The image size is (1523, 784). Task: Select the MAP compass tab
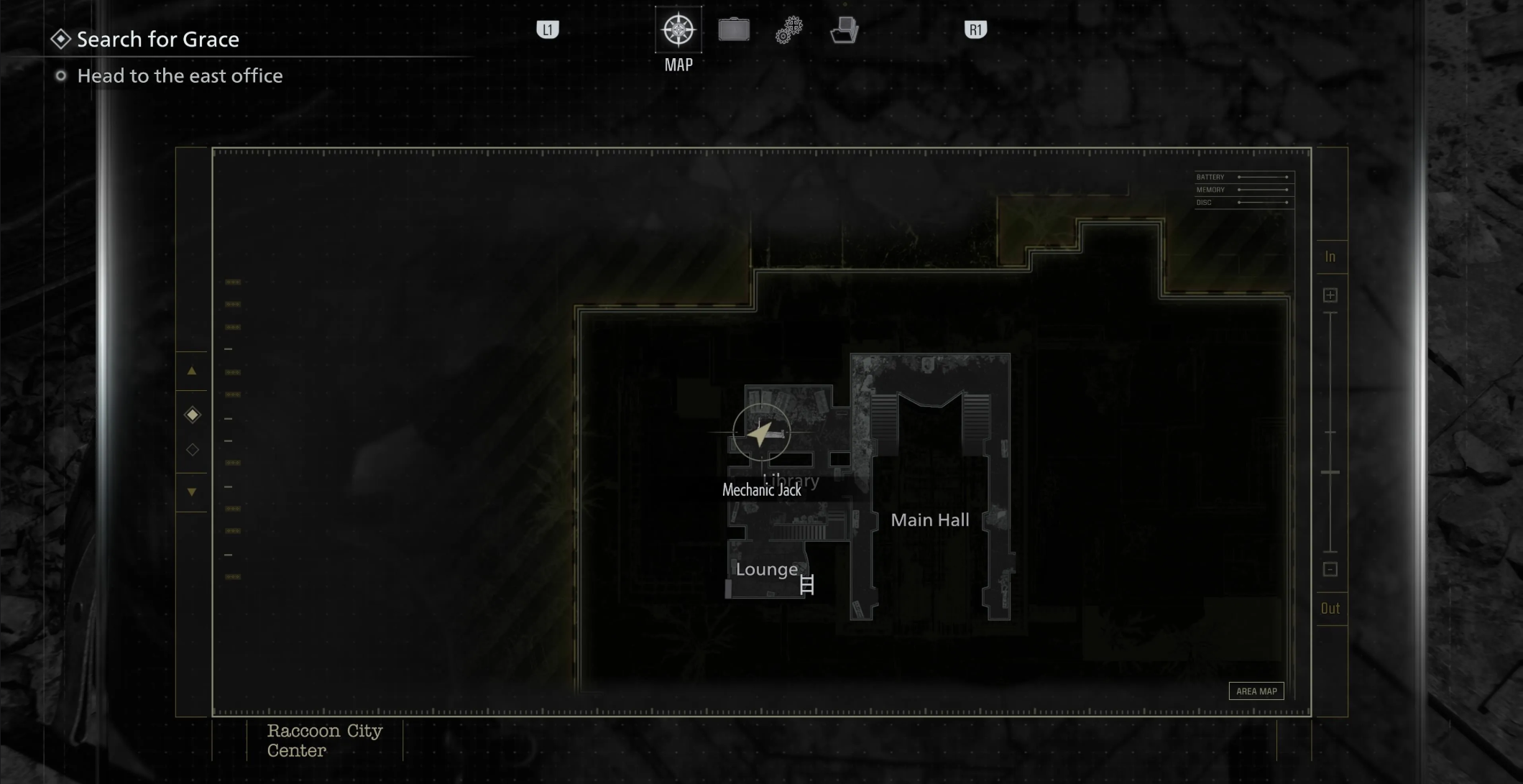coord(678,30)
